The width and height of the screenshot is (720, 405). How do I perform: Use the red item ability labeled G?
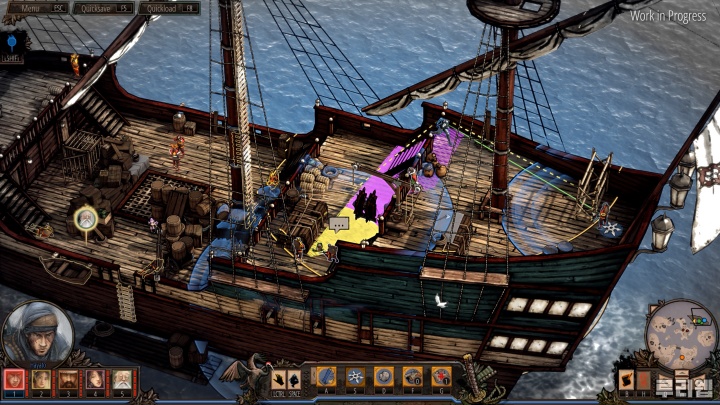[x=440, y=376]
